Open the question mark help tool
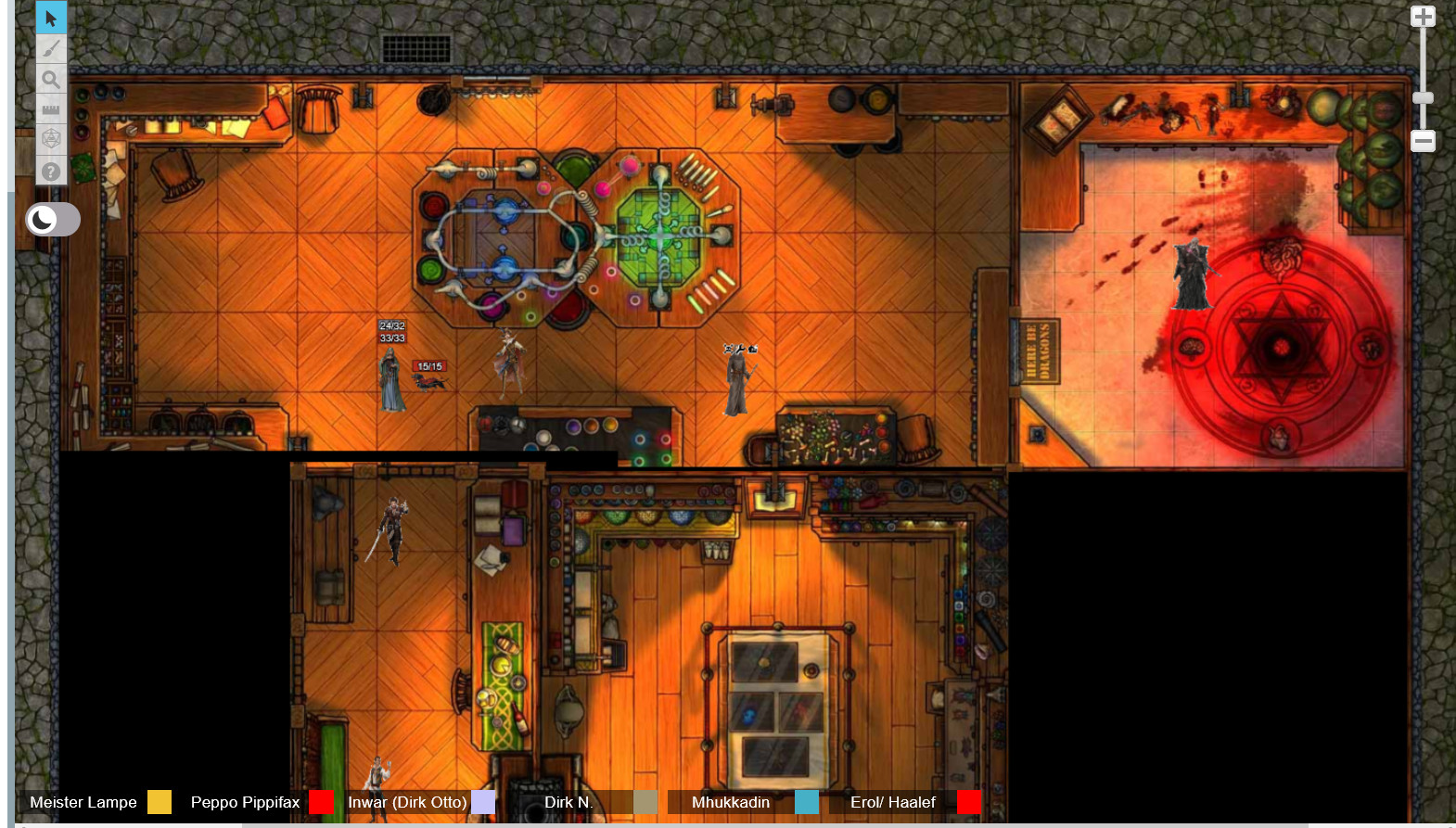Image resolution: width=1456 pixels, height=828 pixels. point(51,171)
